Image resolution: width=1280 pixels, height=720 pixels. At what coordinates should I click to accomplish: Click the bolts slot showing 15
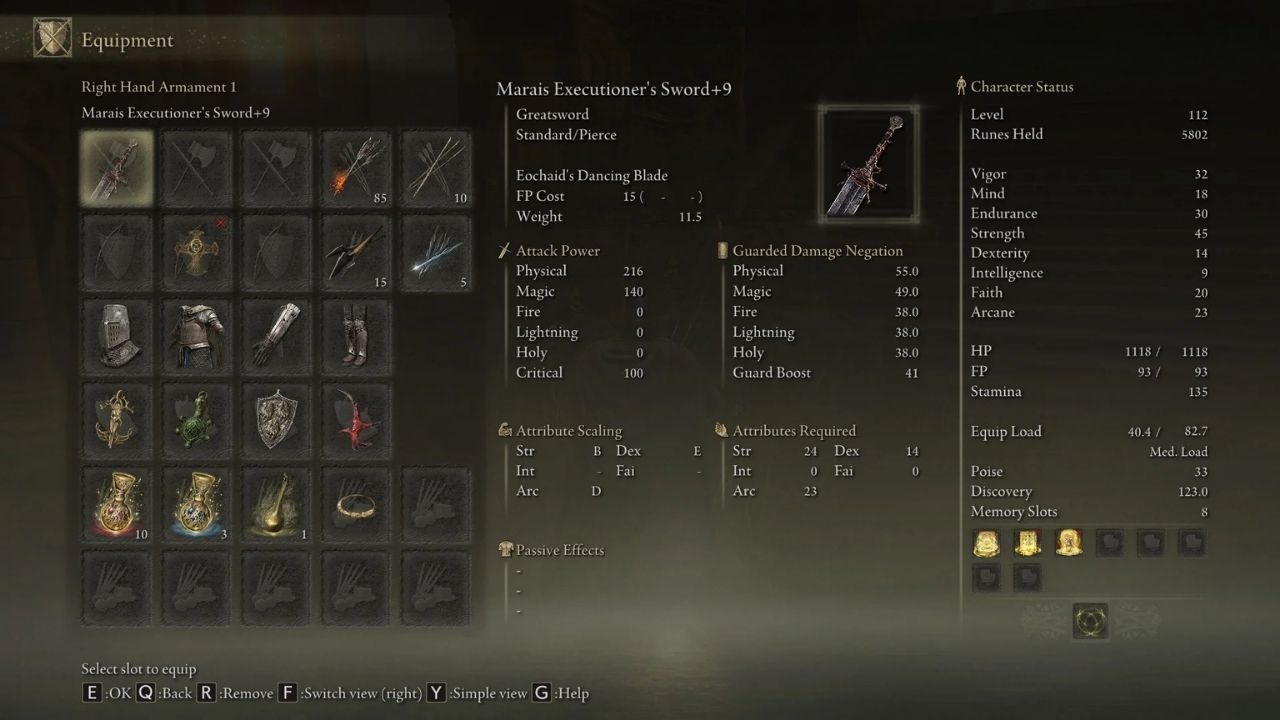(x=356, y=252)
